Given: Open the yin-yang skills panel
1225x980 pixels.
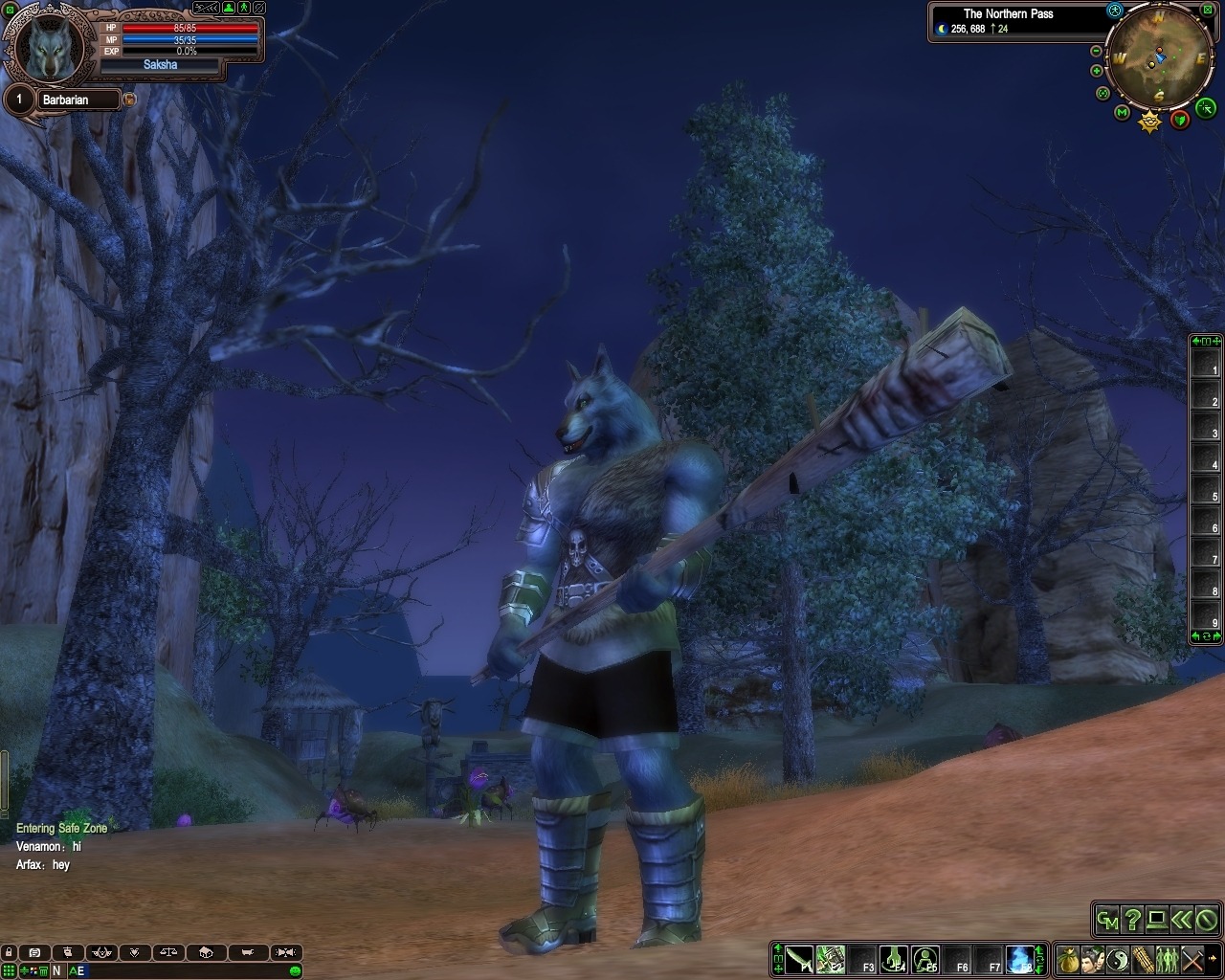Looking at the screenshot, I should coord(1118,958).
